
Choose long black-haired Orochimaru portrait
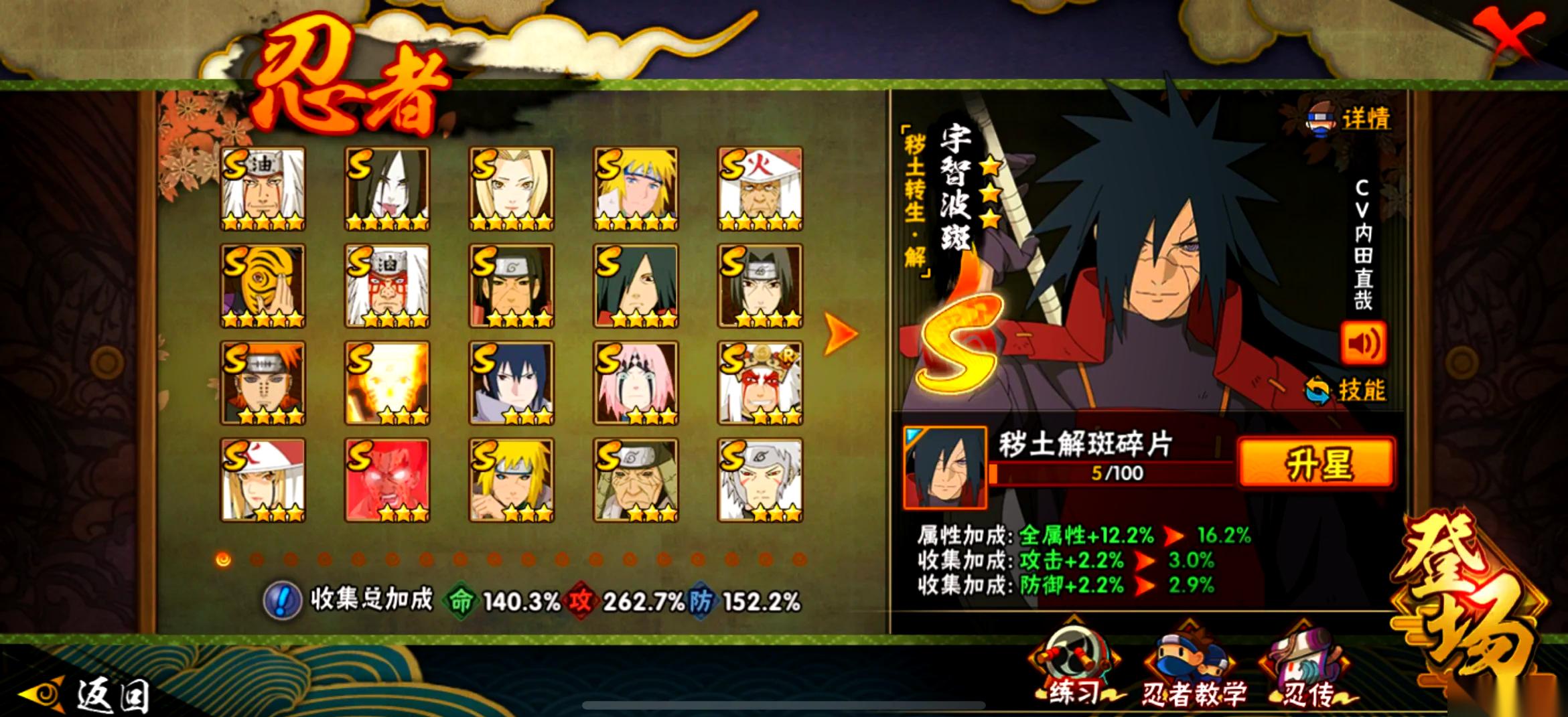387,189
